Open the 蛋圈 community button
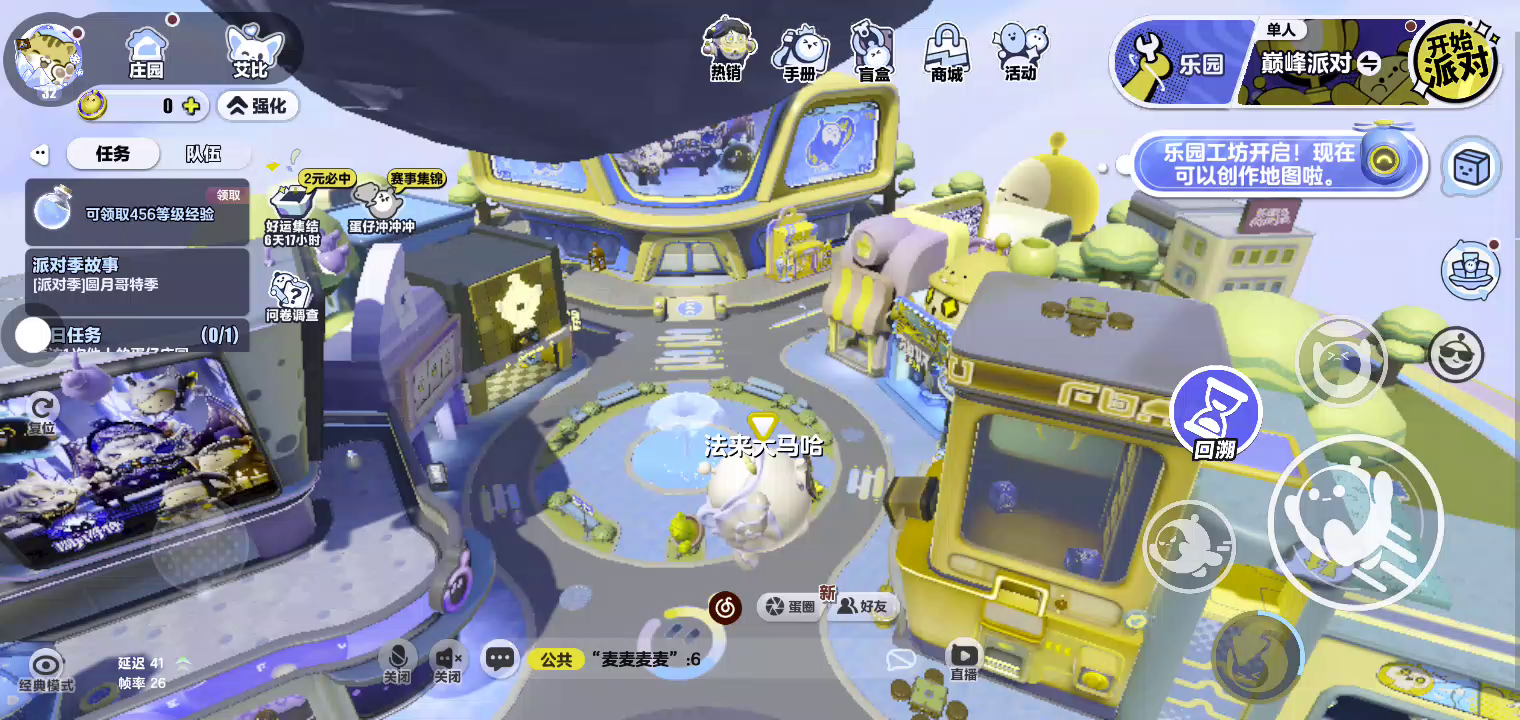The height and width of the screenshot is (720, 1520). pos(791,606)
